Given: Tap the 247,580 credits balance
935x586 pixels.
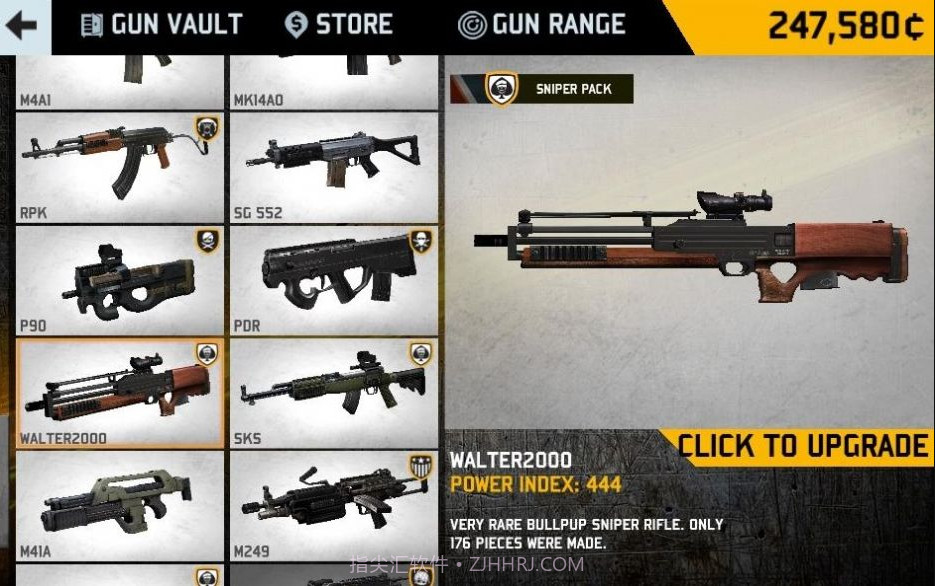Looking at the screenshot, I should click(x=845, y=27).
